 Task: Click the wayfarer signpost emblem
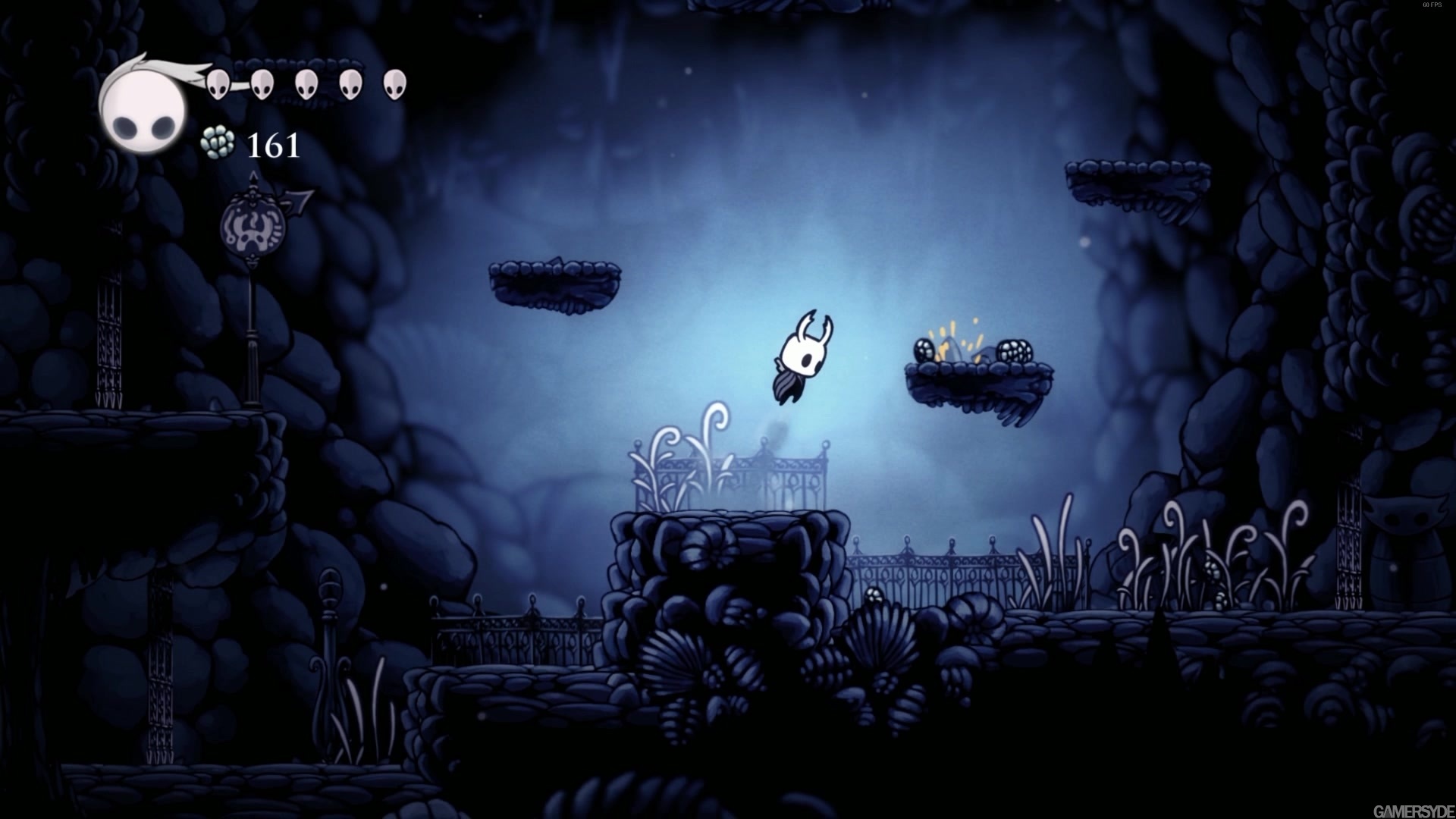point(253,226)
